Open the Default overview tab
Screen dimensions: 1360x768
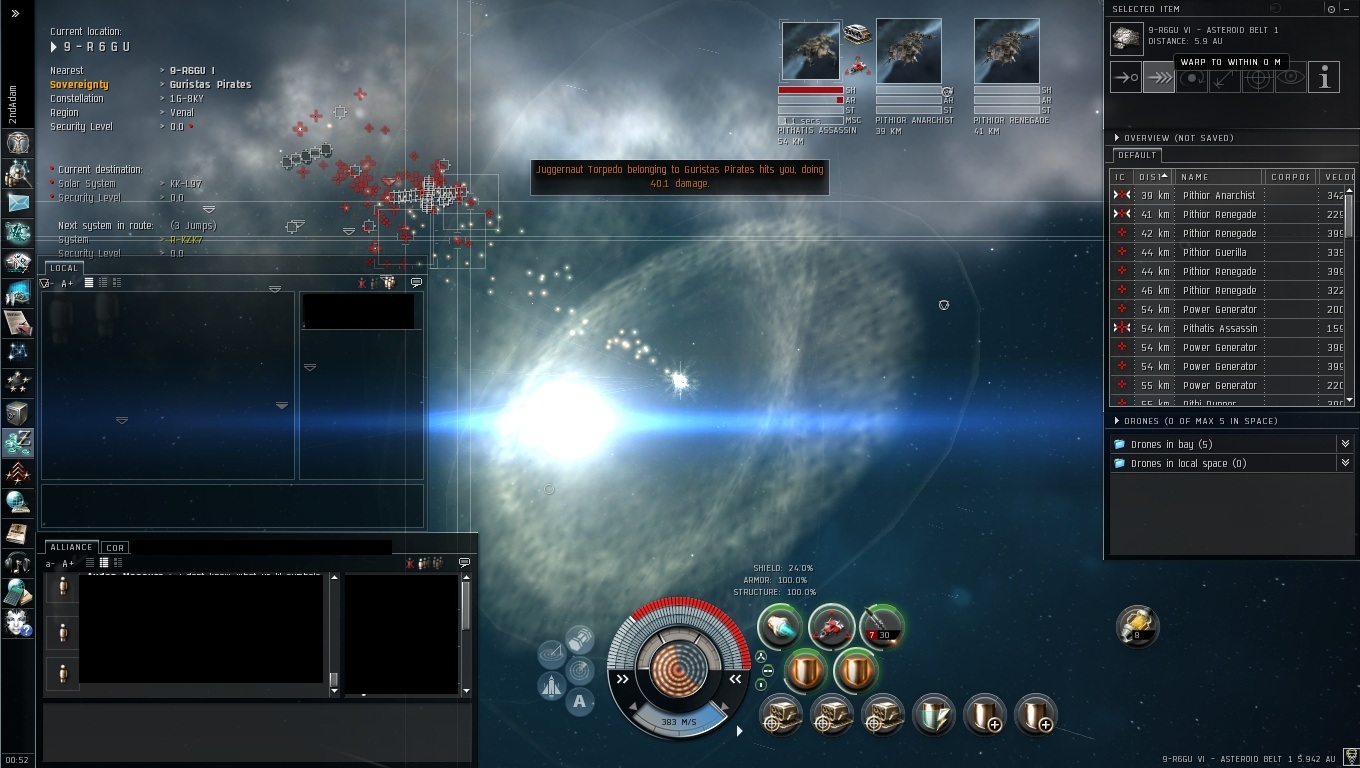point(1137,156)
